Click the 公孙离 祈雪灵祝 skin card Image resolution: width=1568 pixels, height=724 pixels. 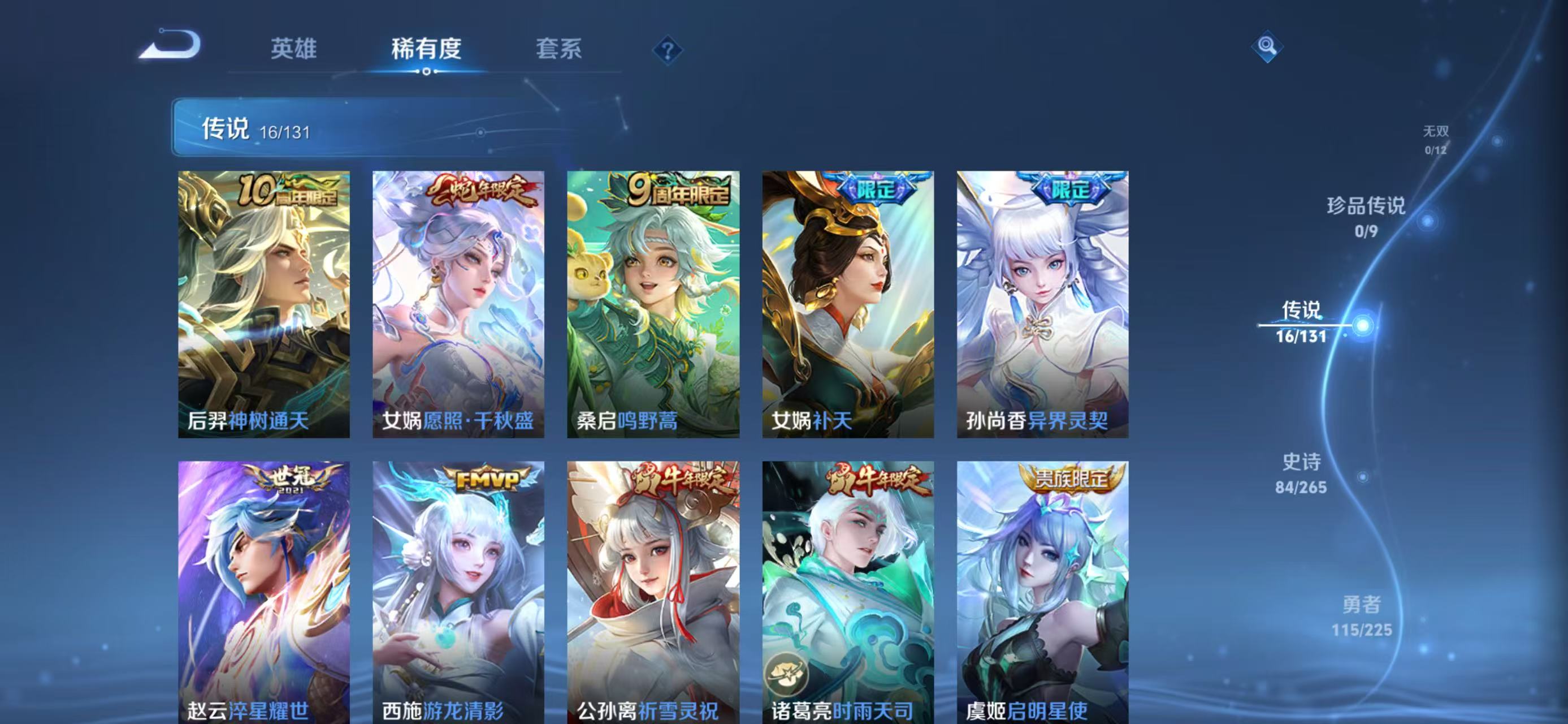653,591
